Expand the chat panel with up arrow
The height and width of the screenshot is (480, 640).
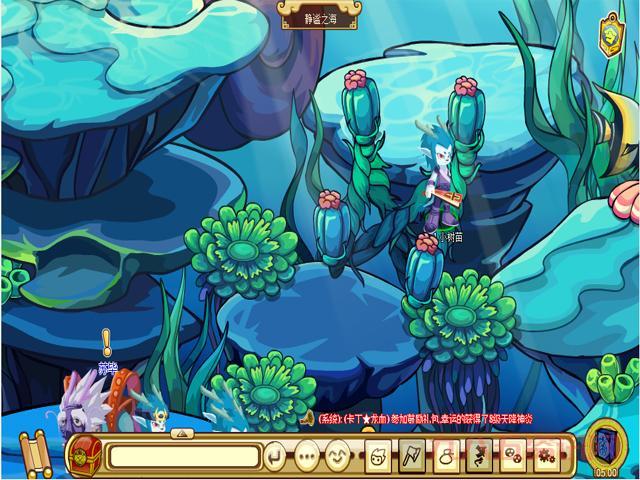pos(183,433)
